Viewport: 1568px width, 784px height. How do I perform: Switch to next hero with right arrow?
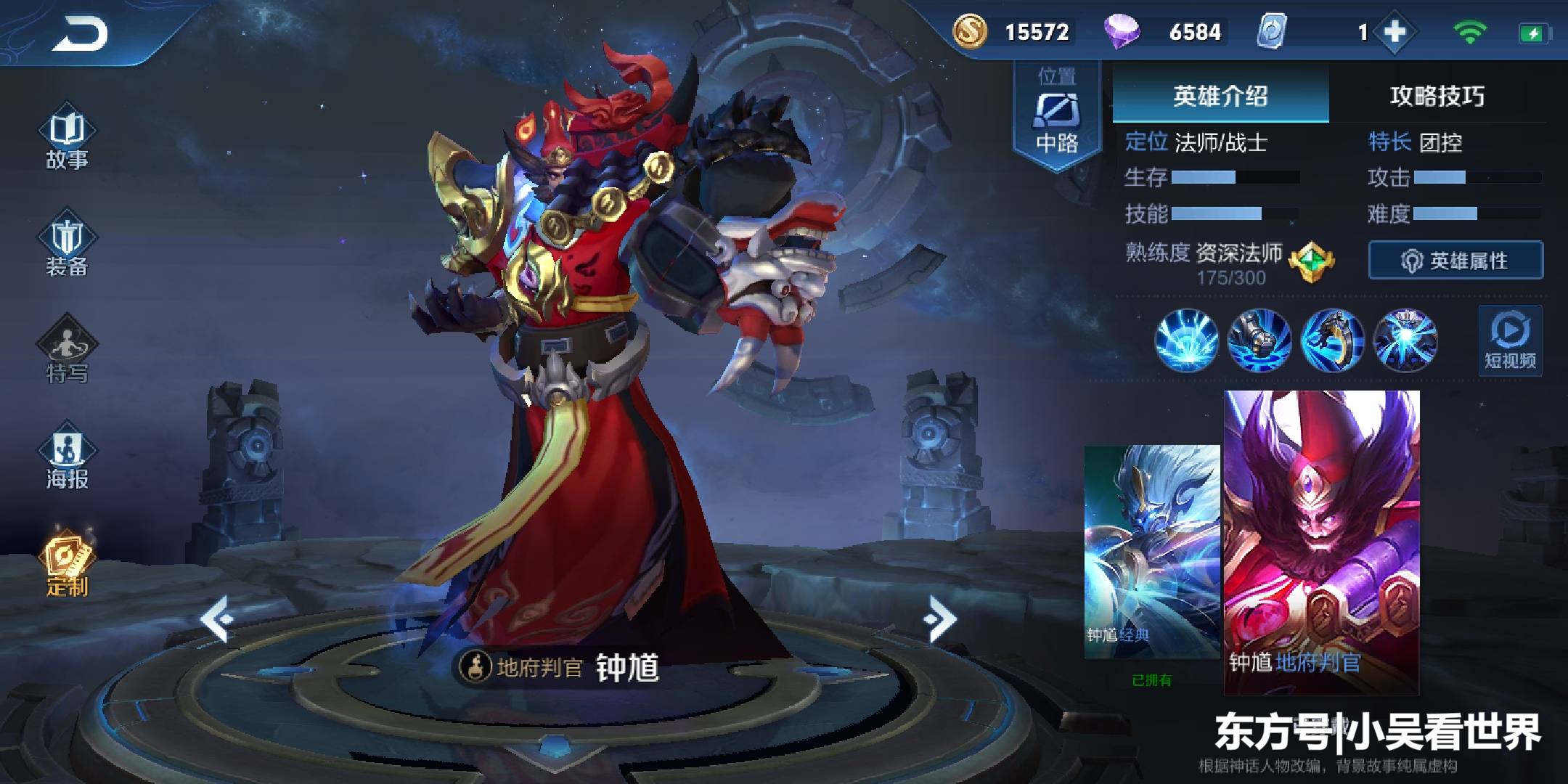tap(941, 618)
